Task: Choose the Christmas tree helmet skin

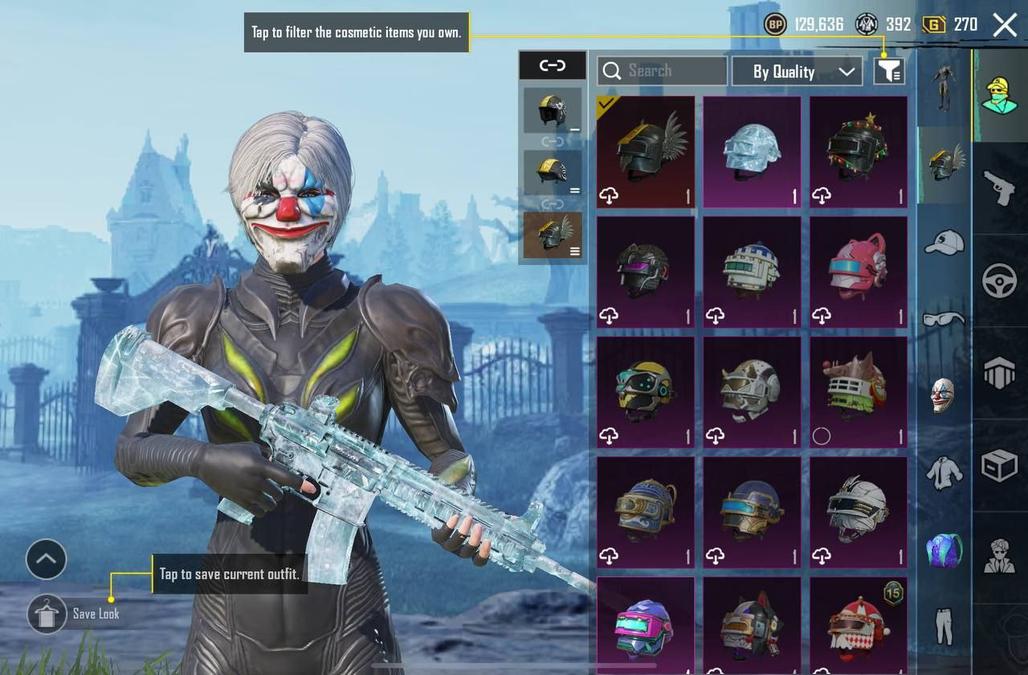Action: tap(858, 152)
